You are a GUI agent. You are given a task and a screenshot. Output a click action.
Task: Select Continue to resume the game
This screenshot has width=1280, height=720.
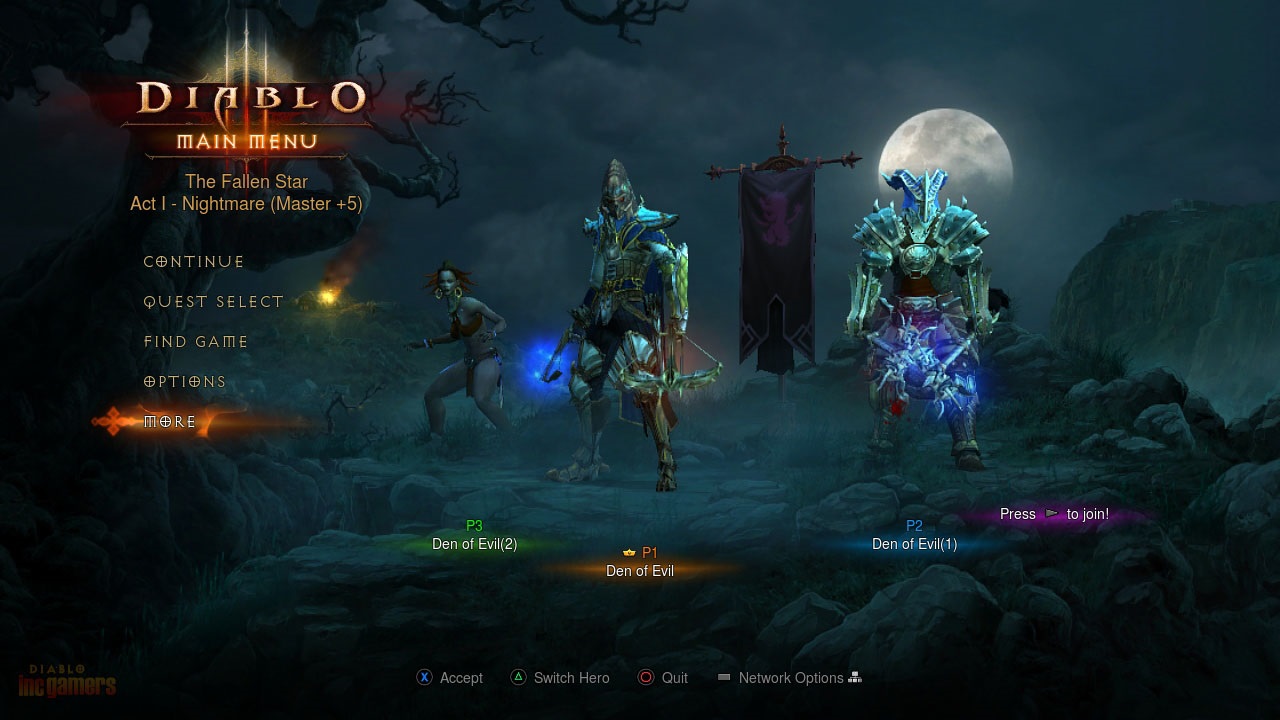tap(193, 261)
